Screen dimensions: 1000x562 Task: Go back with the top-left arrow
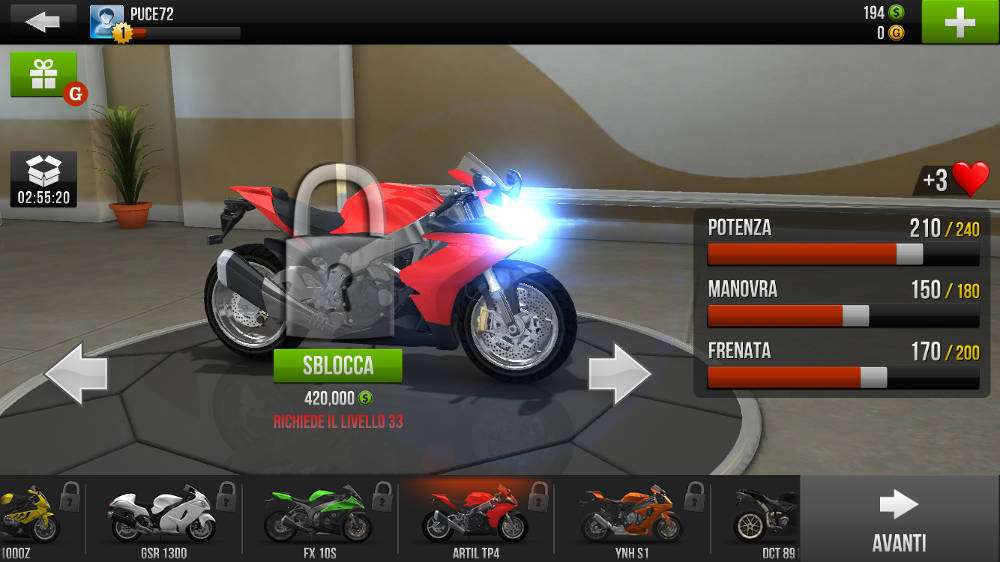click(x=42, y=21)
